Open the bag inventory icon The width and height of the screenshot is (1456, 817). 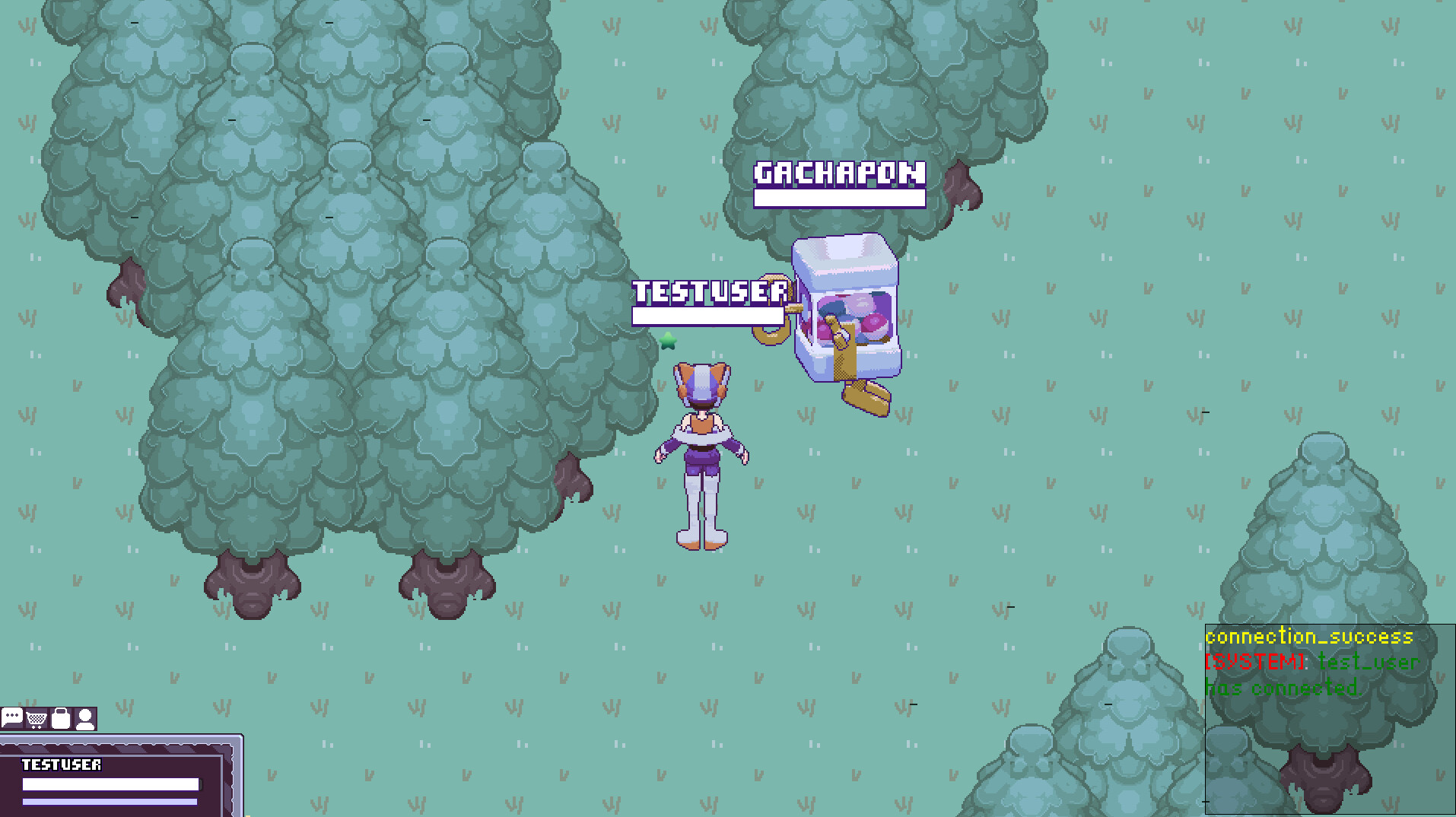(62, 718)
